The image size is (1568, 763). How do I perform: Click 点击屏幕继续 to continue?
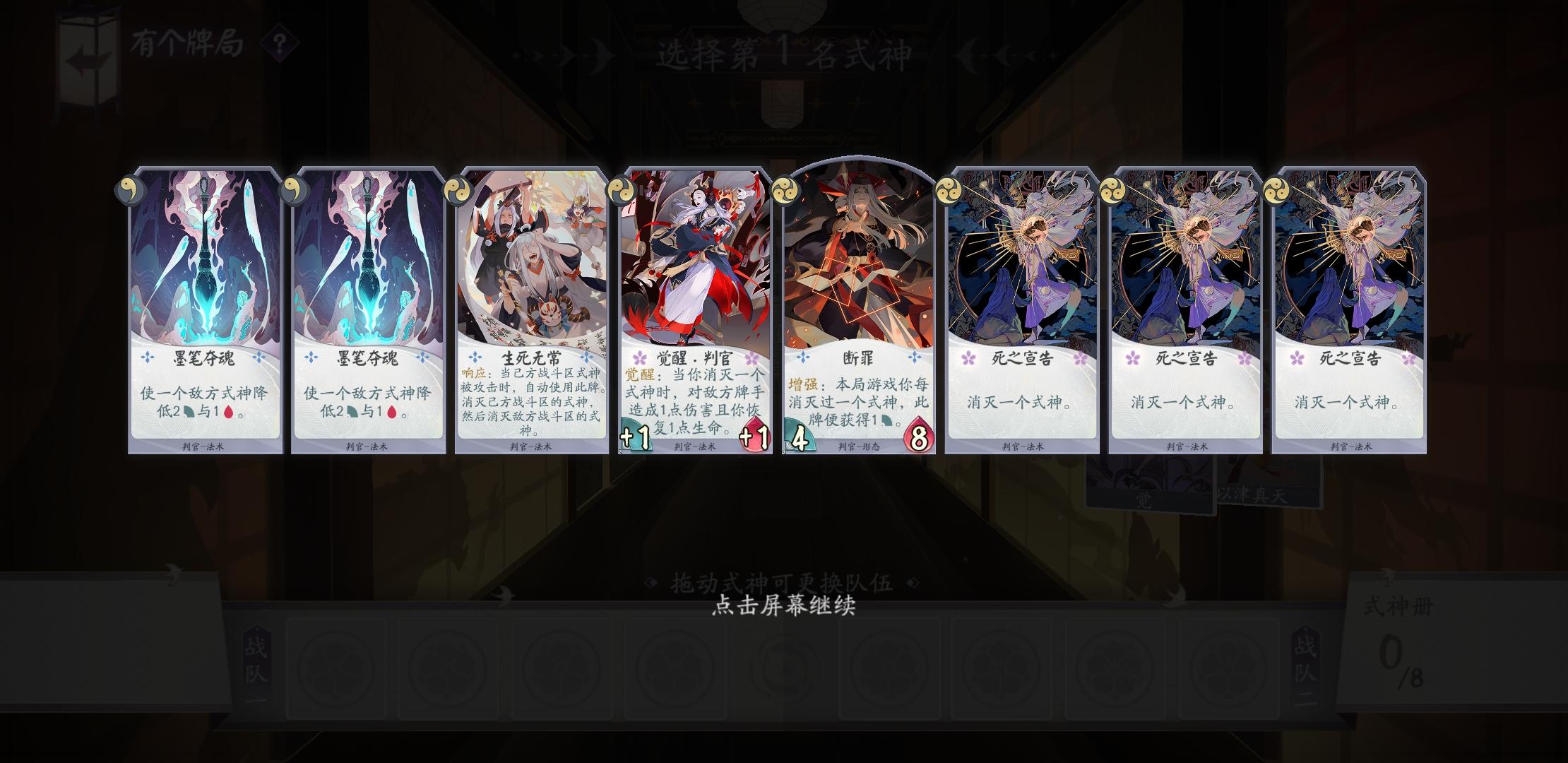point(783,606)
